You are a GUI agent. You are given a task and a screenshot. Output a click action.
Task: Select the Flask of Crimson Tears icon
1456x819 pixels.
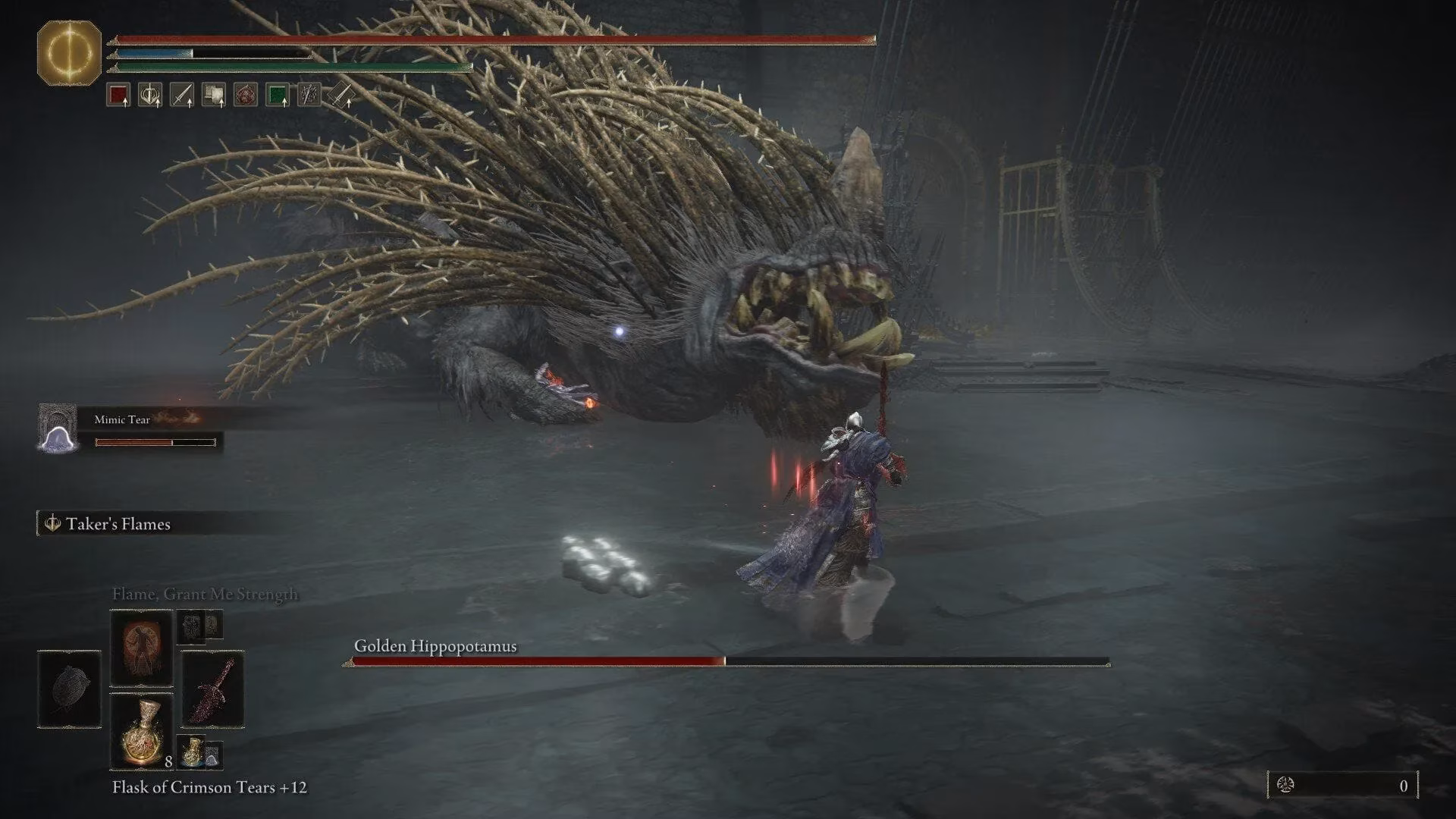click(142, 730)
